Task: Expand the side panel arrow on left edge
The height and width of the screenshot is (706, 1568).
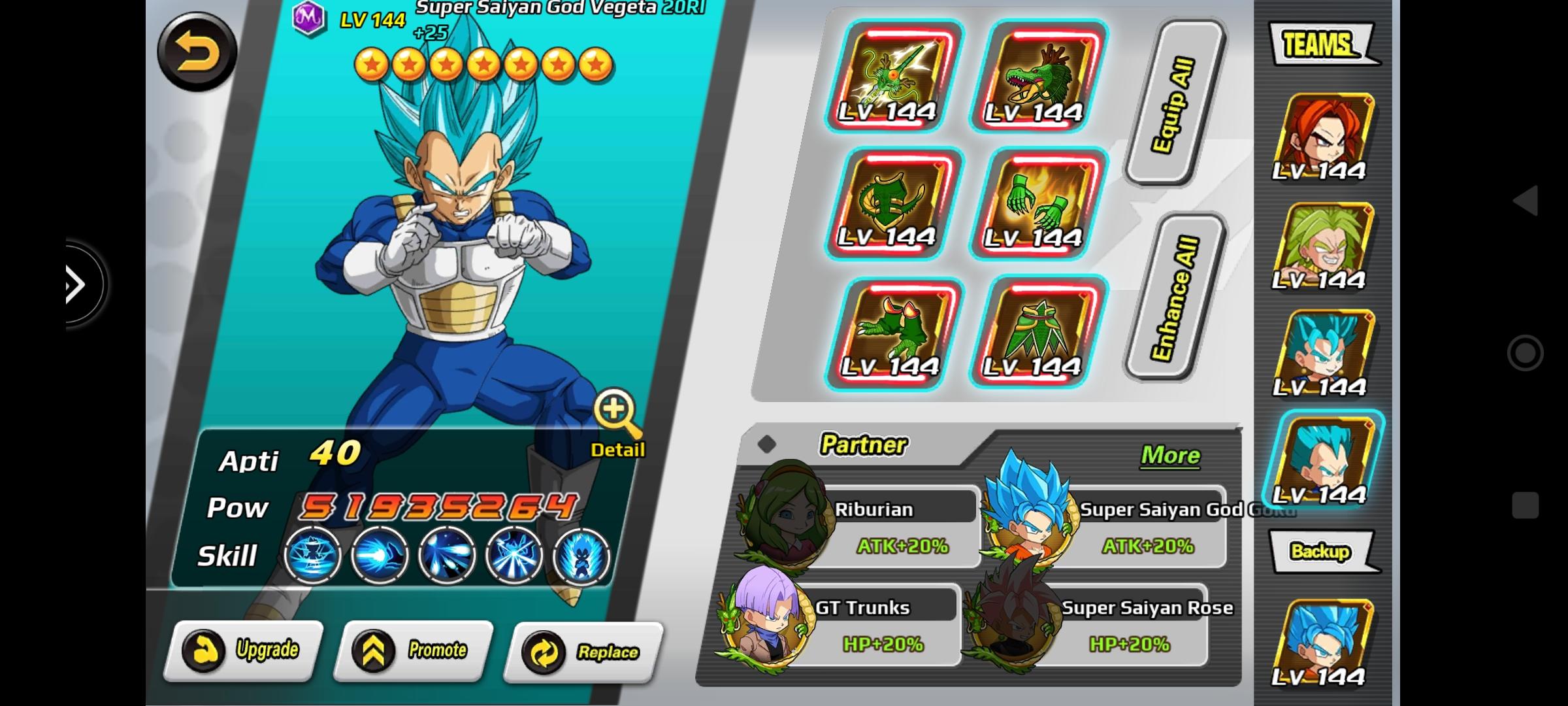Action: pos(78,284)
